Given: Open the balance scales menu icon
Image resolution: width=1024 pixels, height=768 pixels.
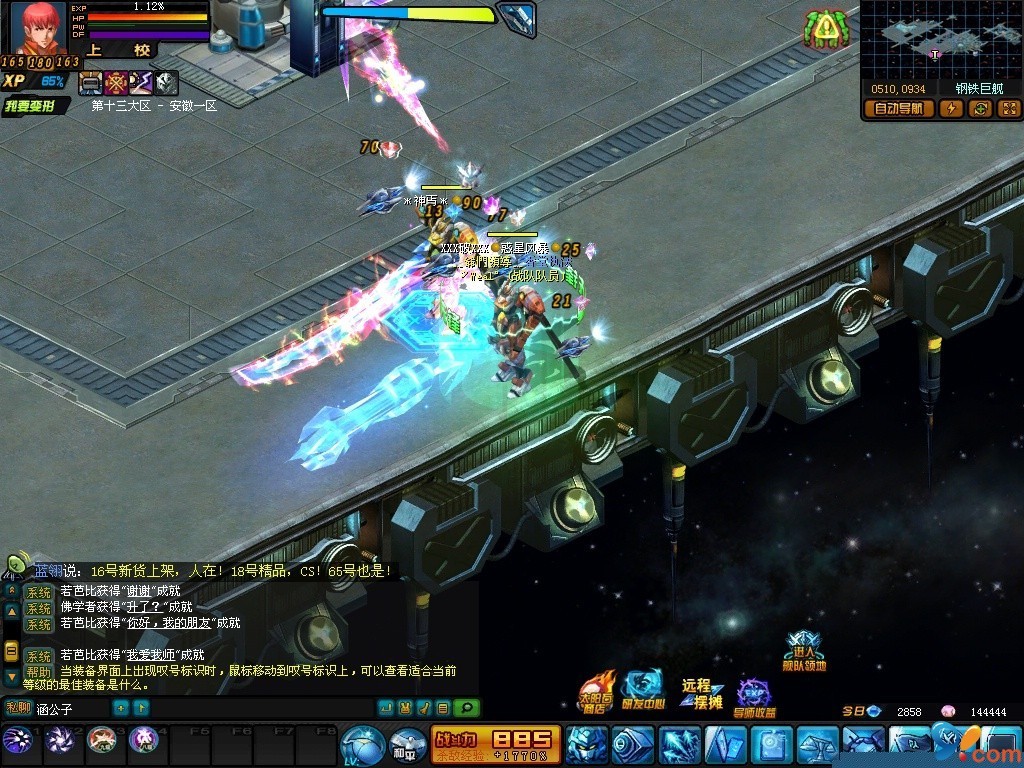Looking at the screenshot, I should click(817, 745).
